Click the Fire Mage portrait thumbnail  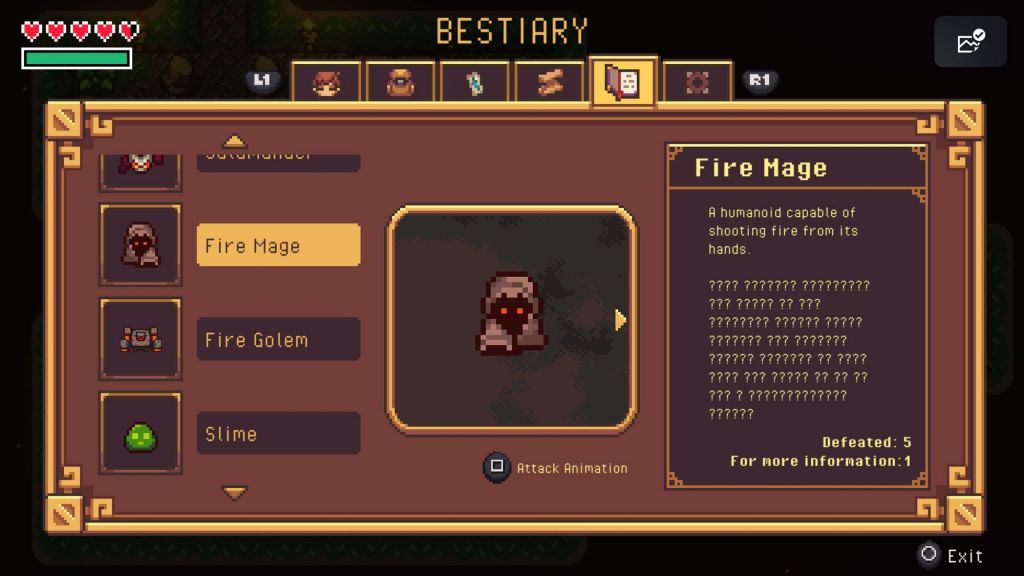[141, 245]
